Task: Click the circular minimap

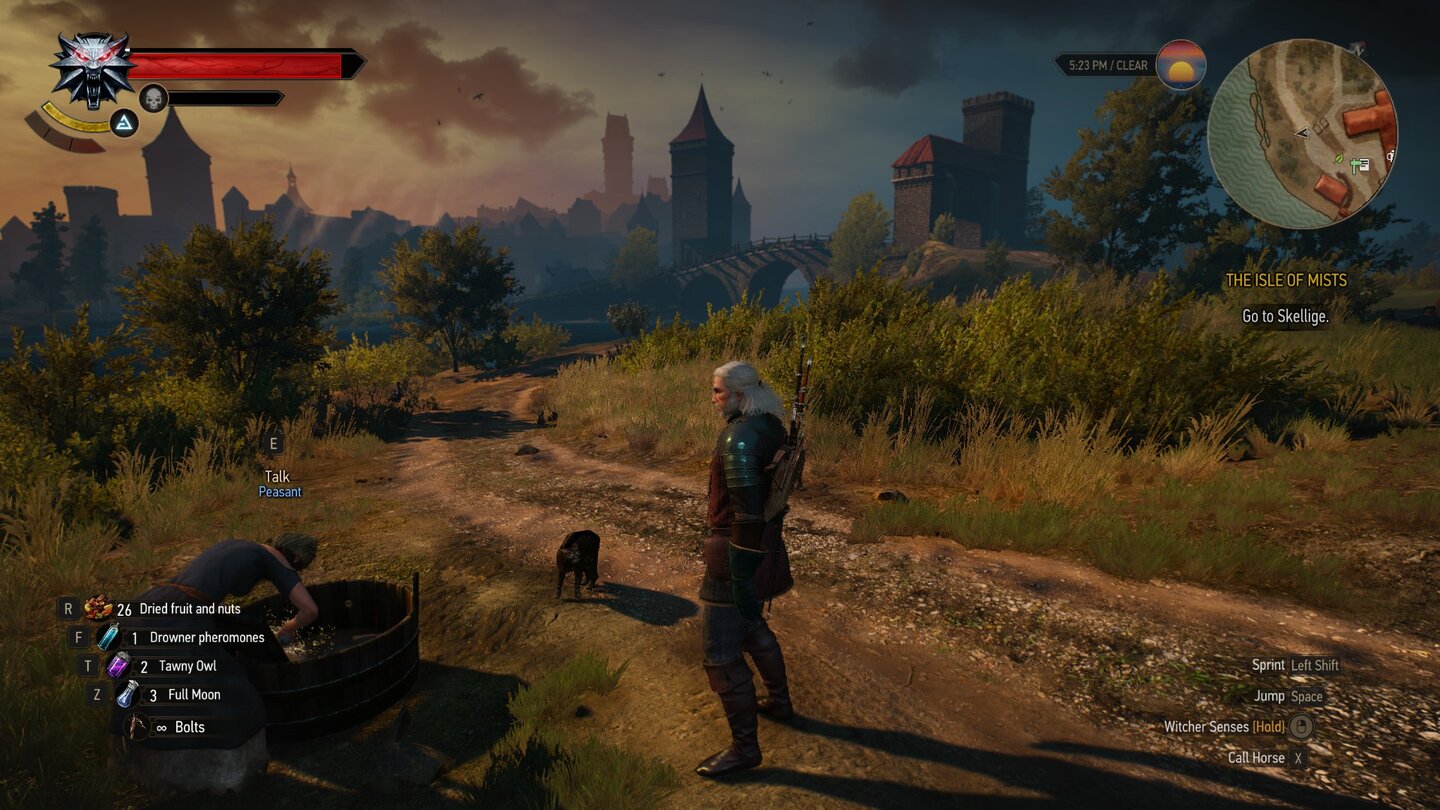Action: (1302, 134)
